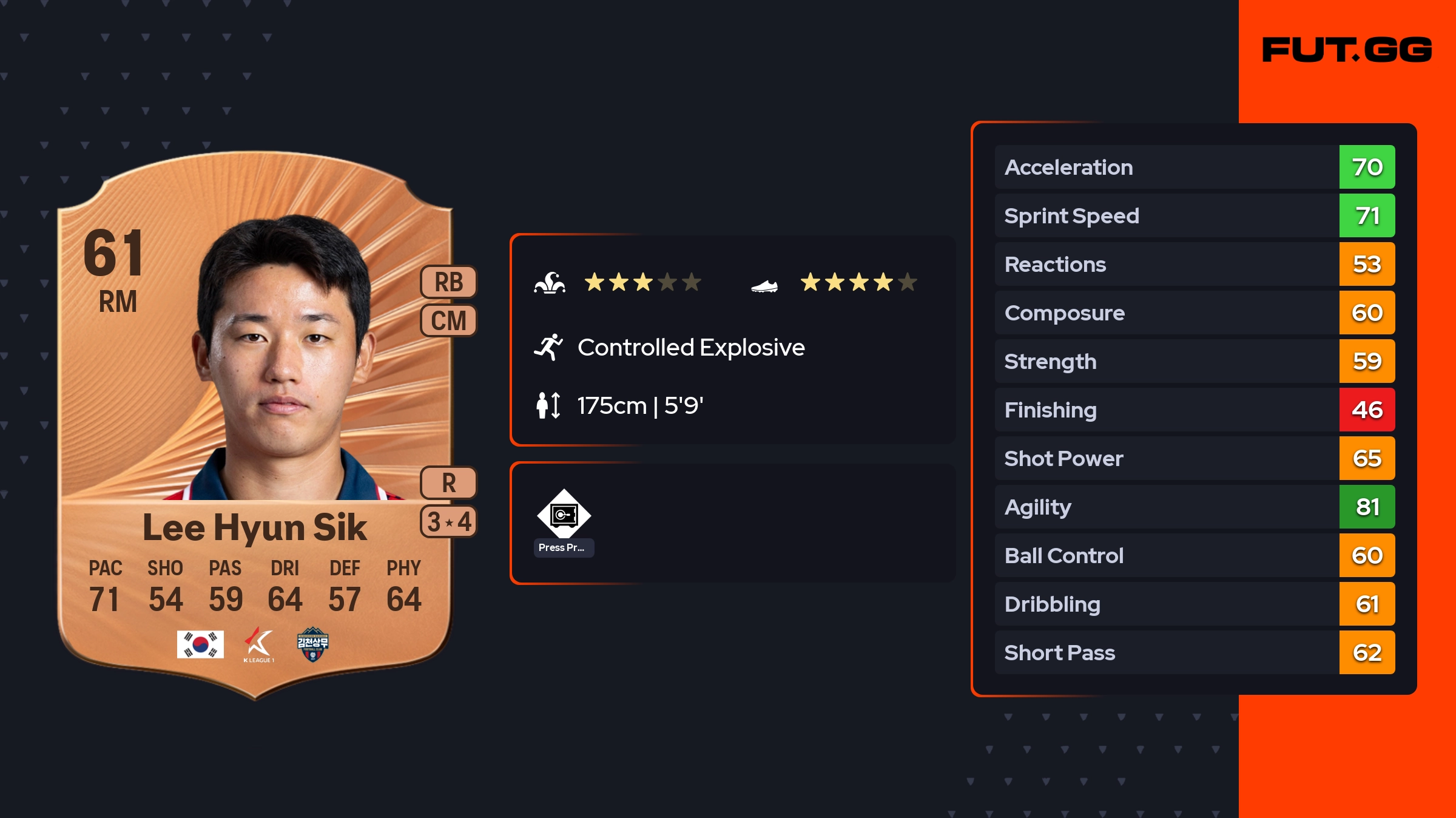This screenshot has height=818, width=1456.
Task: Click the skill moves and weak foot badge
Action: 449,521
